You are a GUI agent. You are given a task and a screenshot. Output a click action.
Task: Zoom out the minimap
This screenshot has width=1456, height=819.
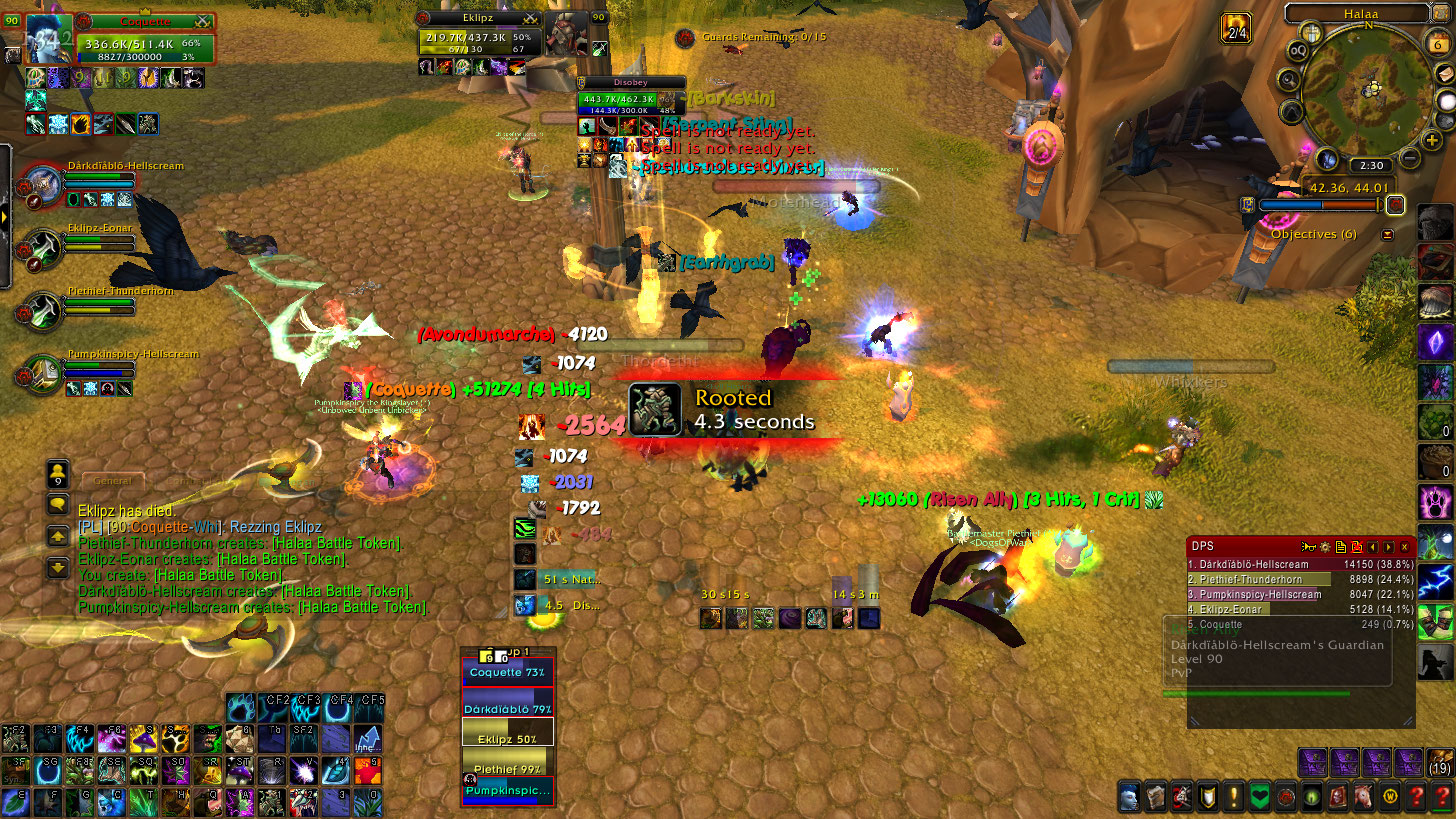(x=1410, y=157)
